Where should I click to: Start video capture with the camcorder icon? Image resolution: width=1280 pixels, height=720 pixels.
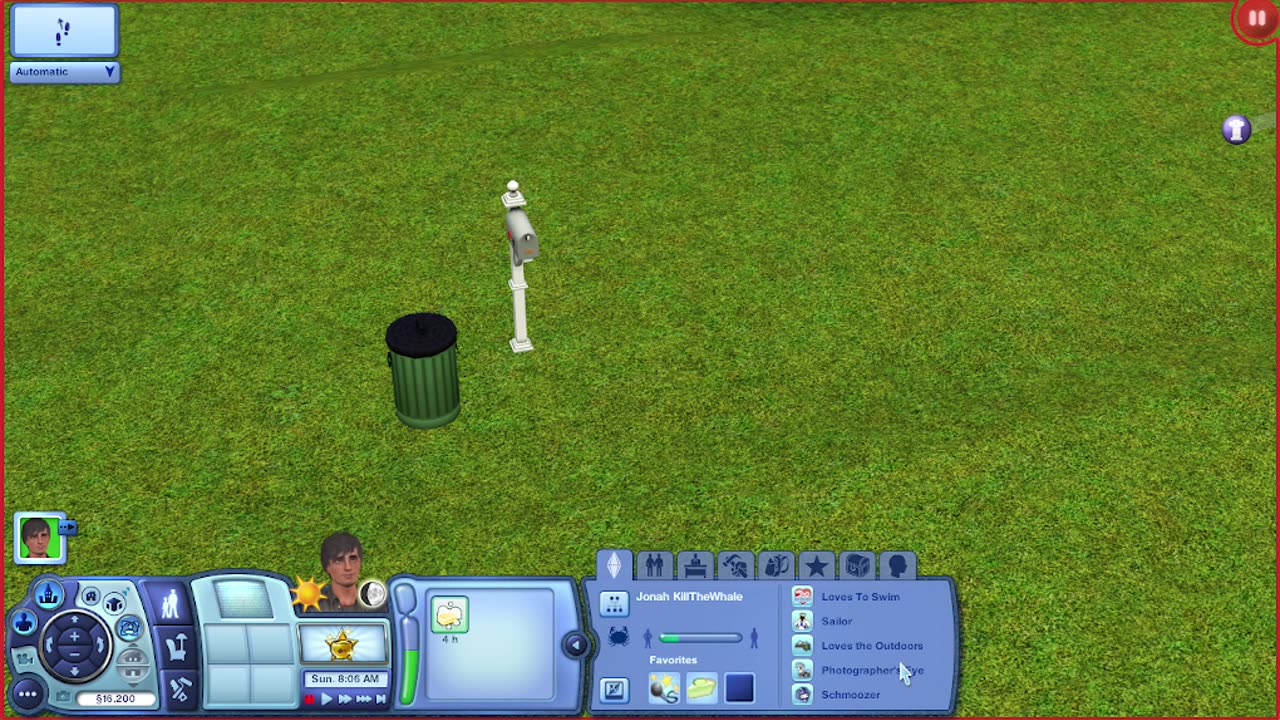click(26, 660)
